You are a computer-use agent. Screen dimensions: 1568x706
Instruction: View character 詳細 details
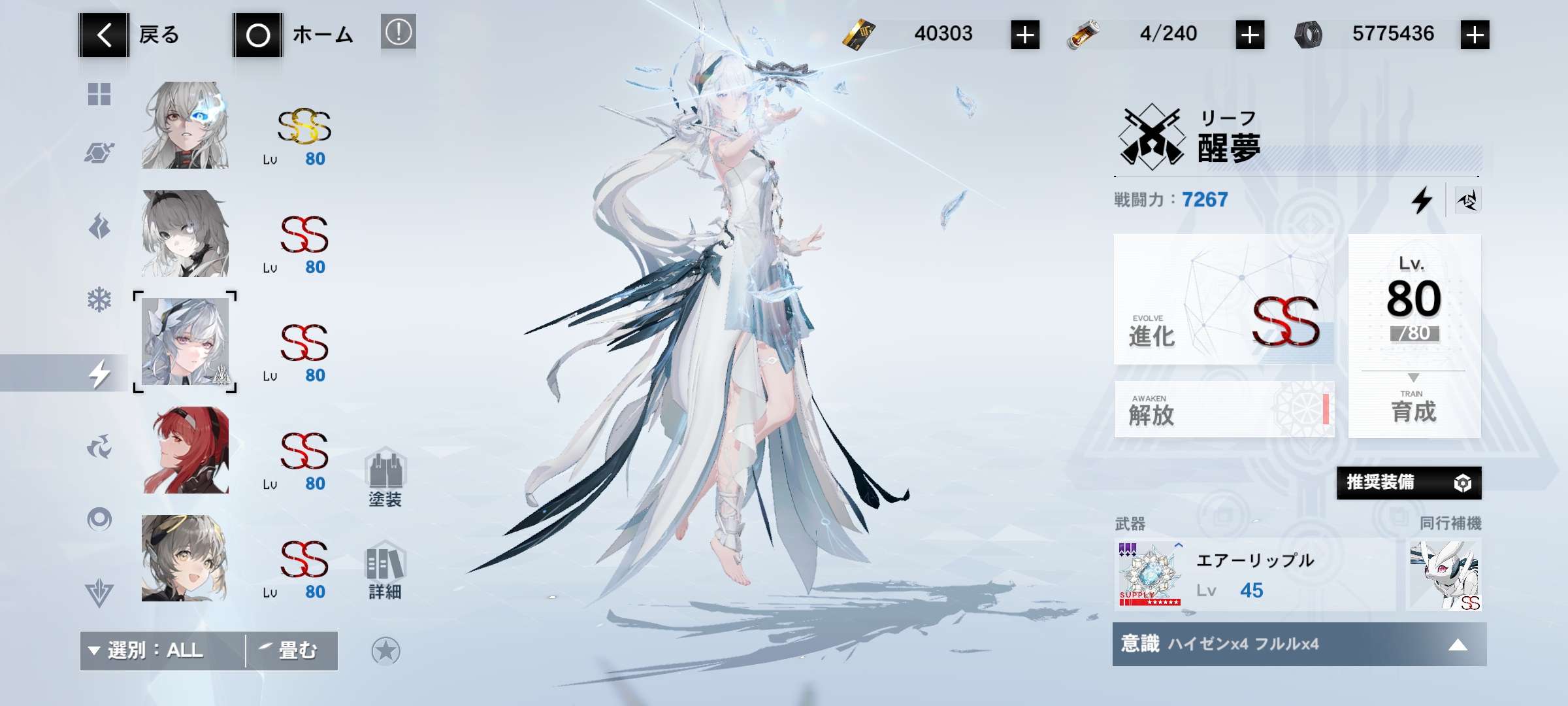[385, 571]
